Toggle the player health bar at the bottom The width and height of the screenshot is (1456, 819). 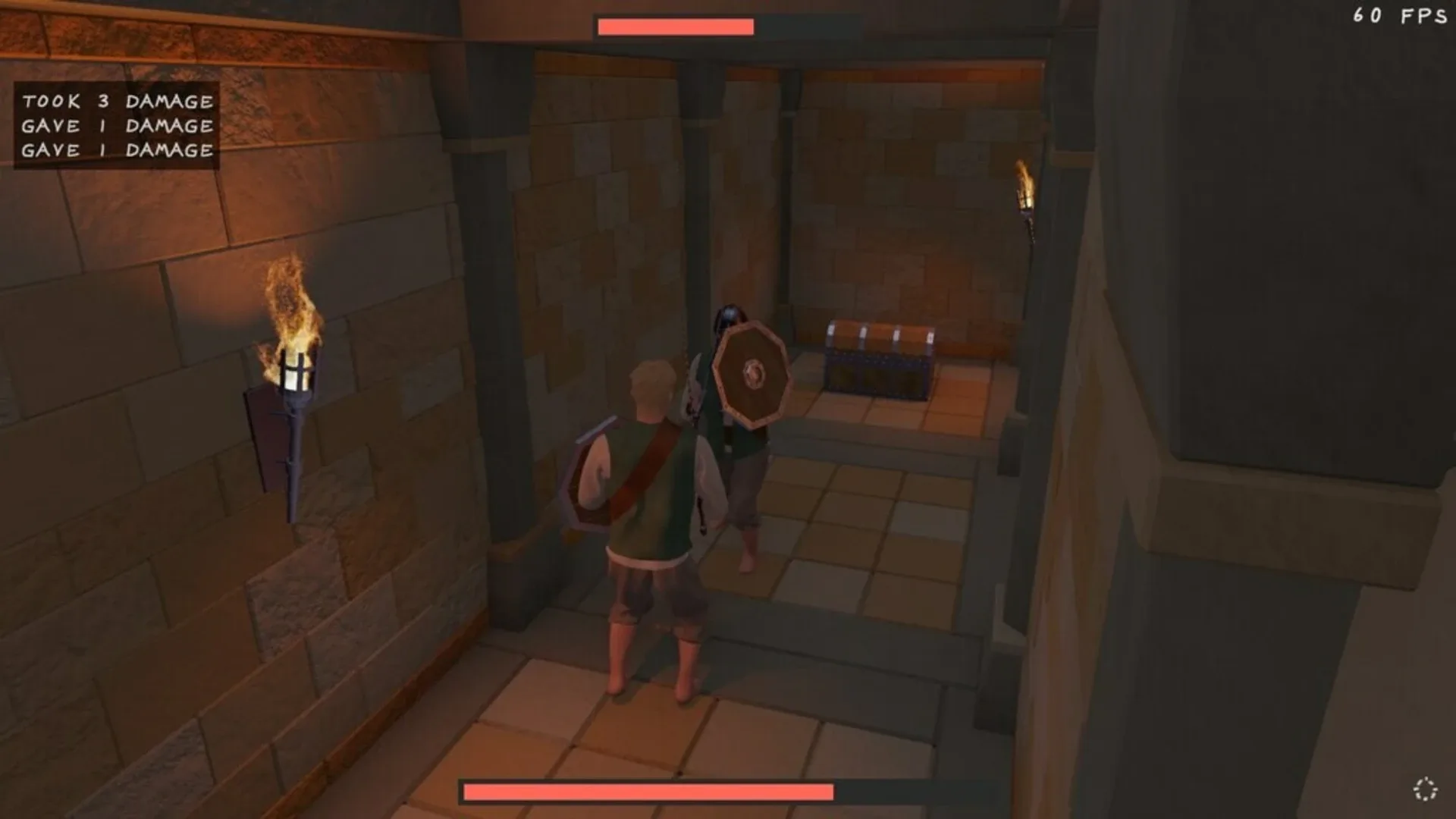click(648, 790)
